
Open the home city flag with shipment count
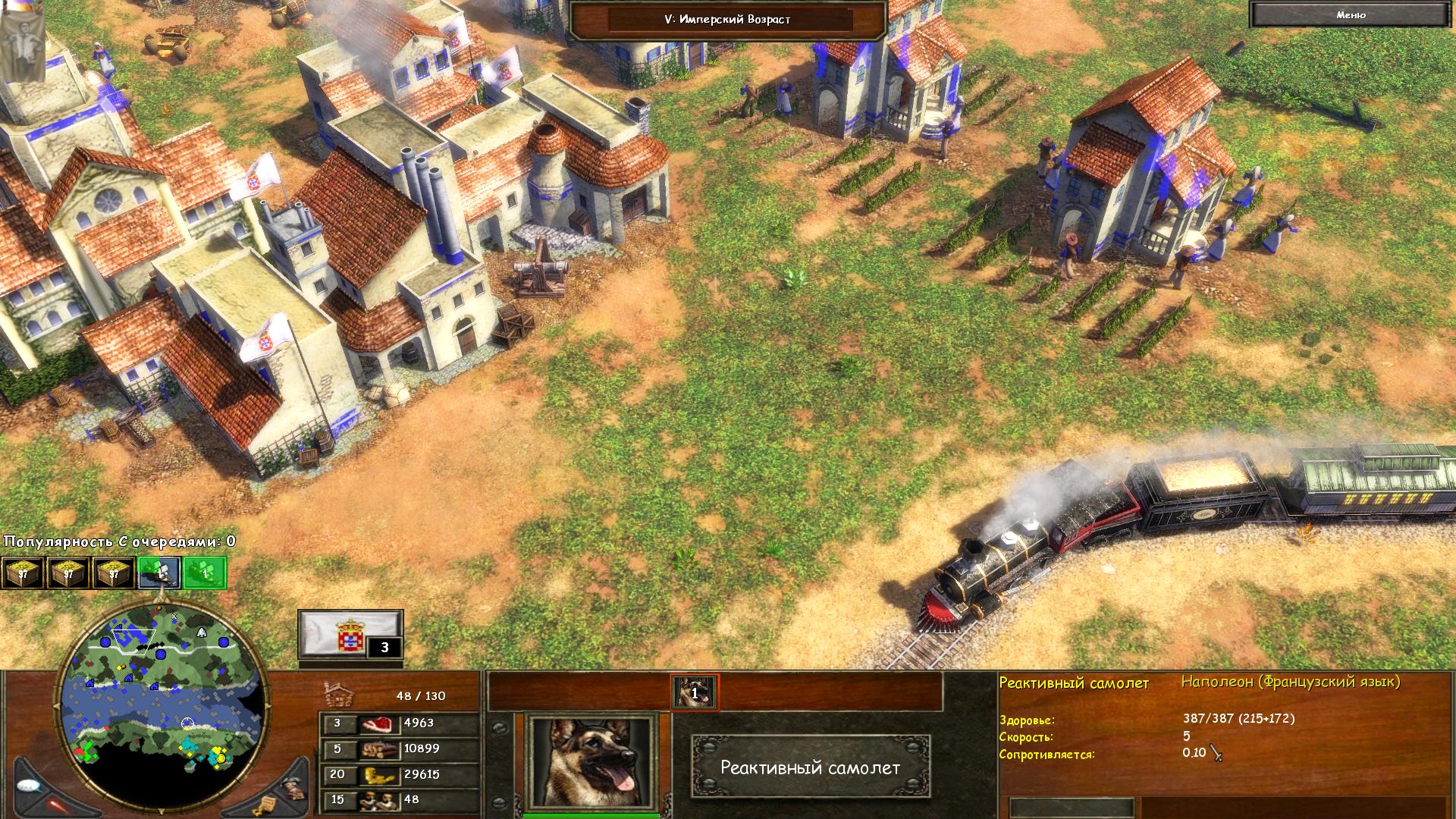(x=350, y=634)
